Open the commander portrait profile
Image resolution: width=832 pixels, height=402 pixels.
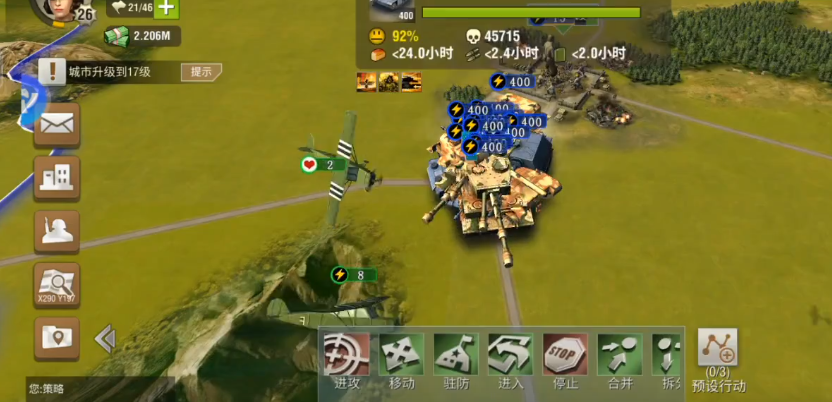57,10
